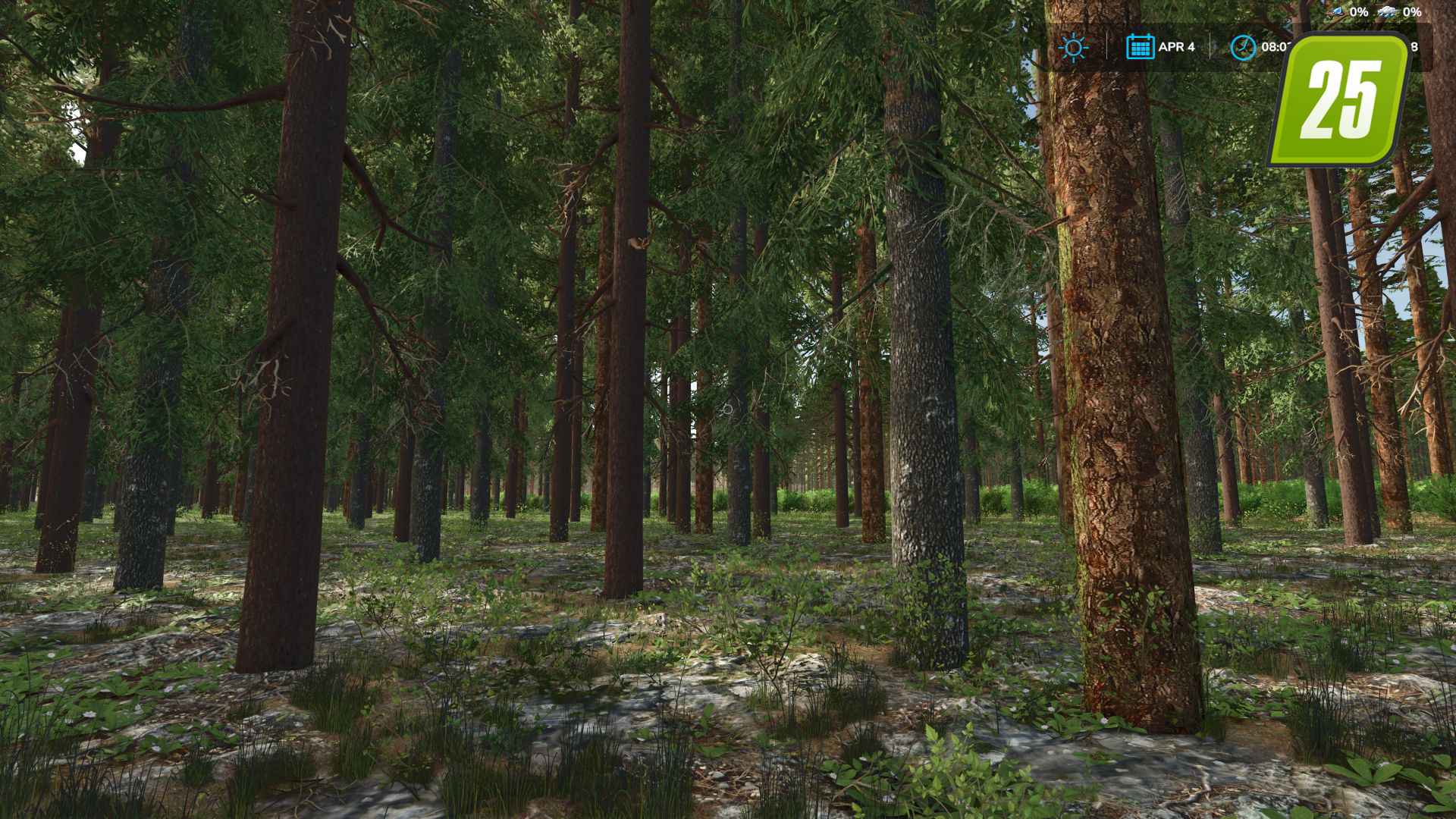The height and width of the screenshot is (819, 1456).
Task: Click the 0% value next to the droplet icon
Action: [x=1357, y=11]
